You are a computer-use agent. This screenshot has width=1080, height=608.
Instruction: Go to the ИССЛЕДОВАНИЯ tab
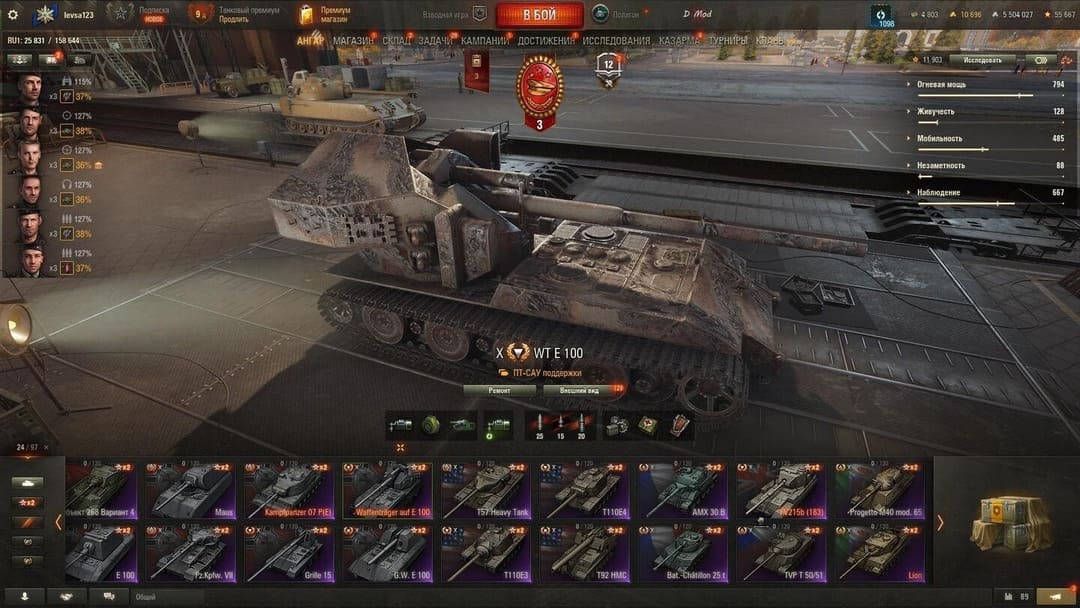click(616, 41)
